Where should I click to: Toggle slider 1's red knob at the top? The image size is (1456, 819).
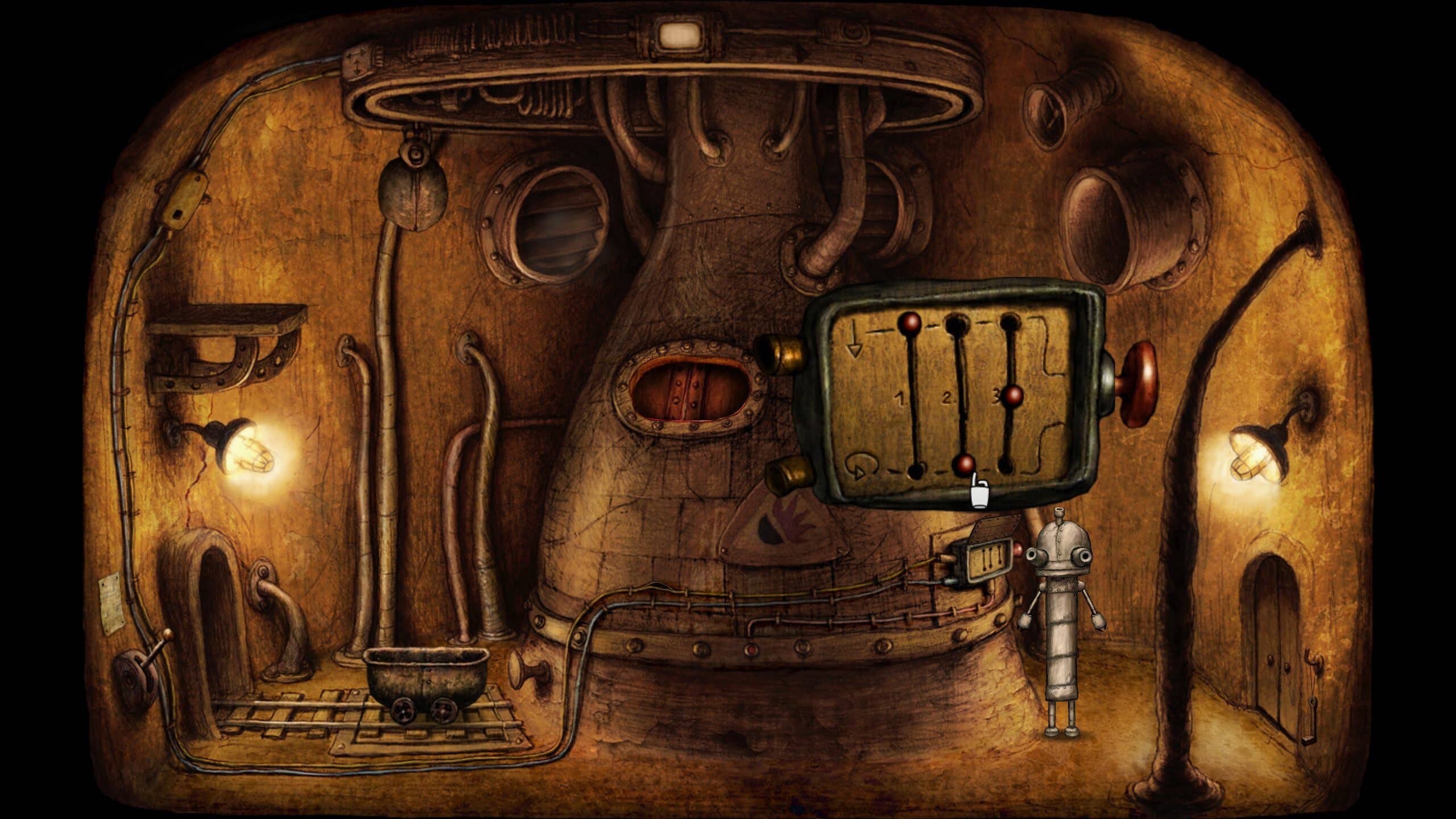(909, 323)
